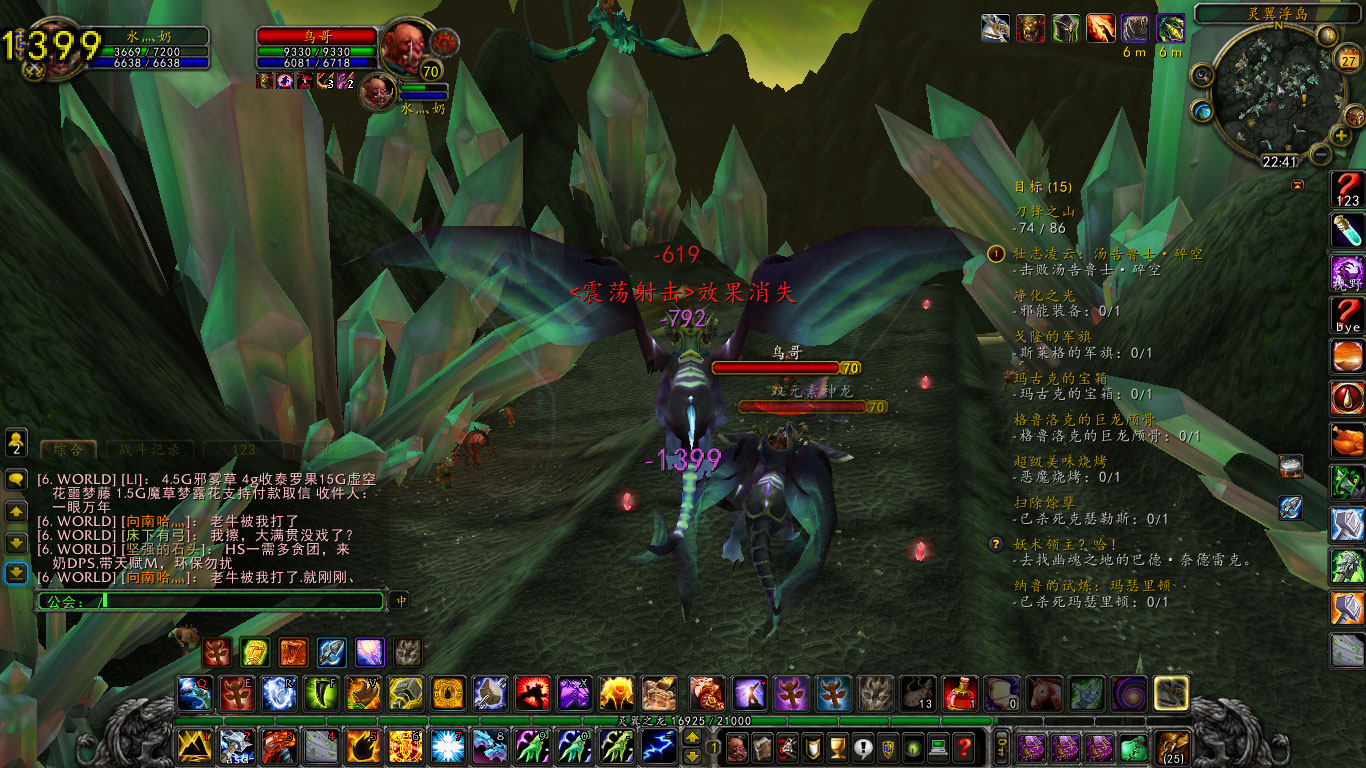Viewport: 1366px width, 768px height.
Task: Click the computer-screen game menu icon in the micro menu
Action: tap(938, 748)
